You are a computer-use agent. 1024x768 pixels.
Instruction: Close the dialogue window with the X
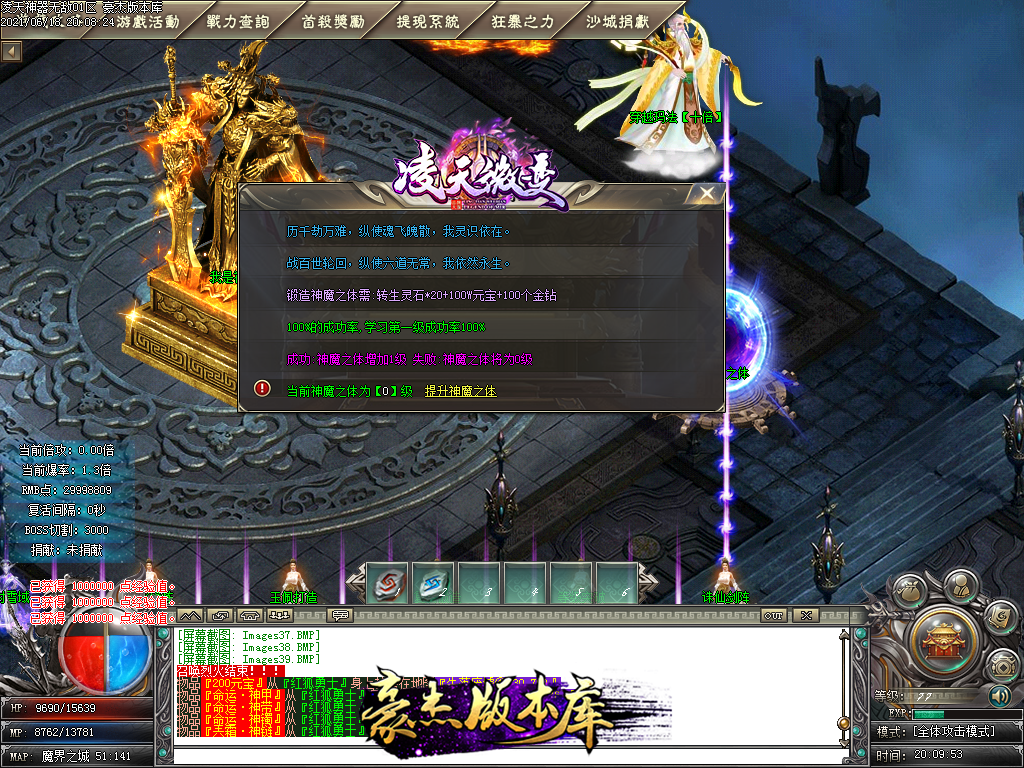pyautogui.click(x=708, y=194)
